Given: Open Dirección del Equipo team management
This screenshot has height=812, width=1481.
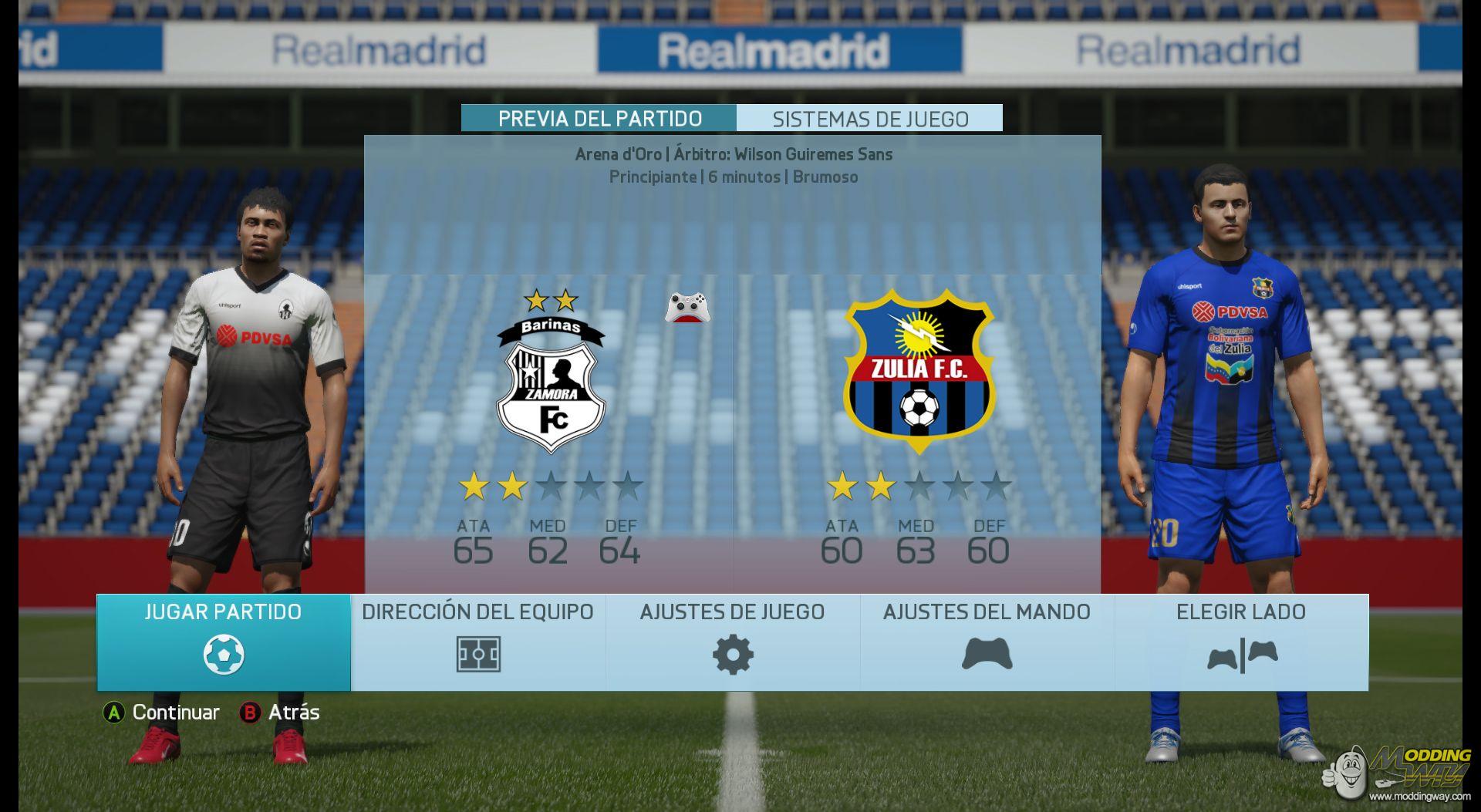Looking at the screenshot, I should [x=478, y=642].
